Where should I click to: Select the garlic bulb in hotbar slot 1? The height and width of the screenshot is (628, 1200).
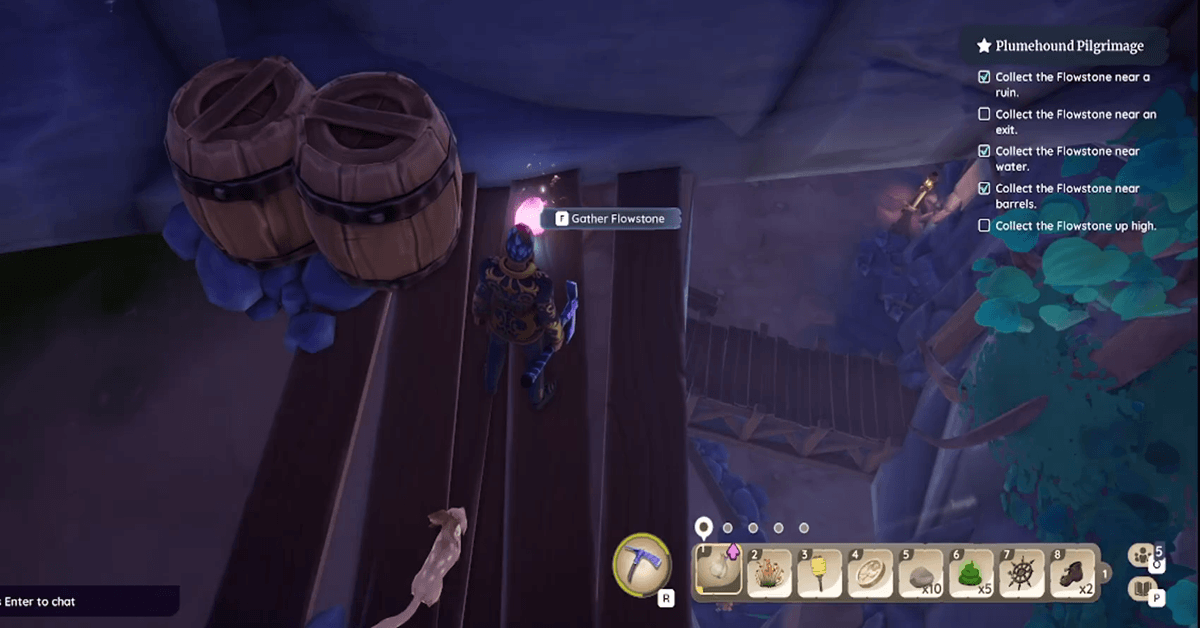(x=718, y=572)
